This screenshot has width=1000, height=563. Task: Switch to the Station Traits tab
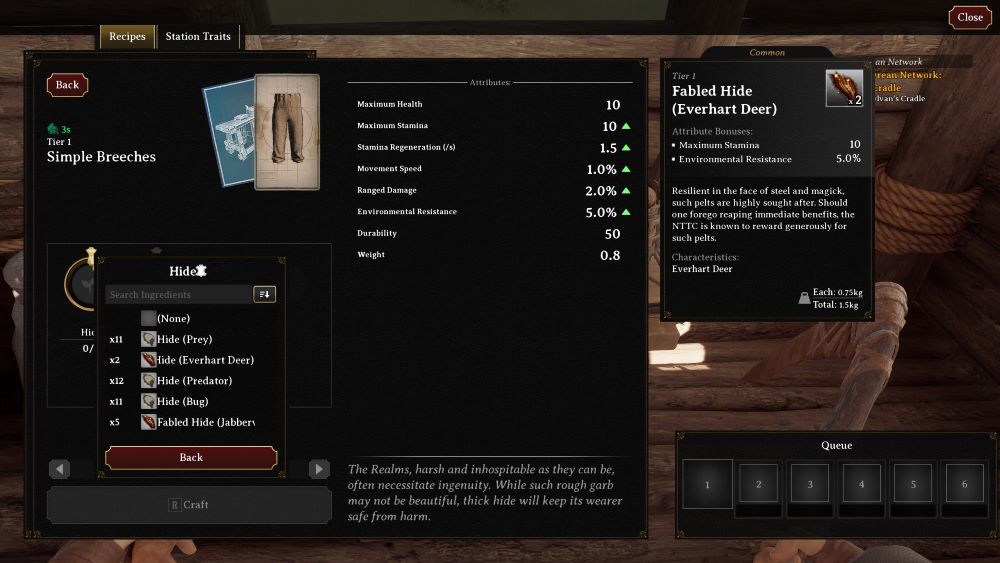pos(198,37)
